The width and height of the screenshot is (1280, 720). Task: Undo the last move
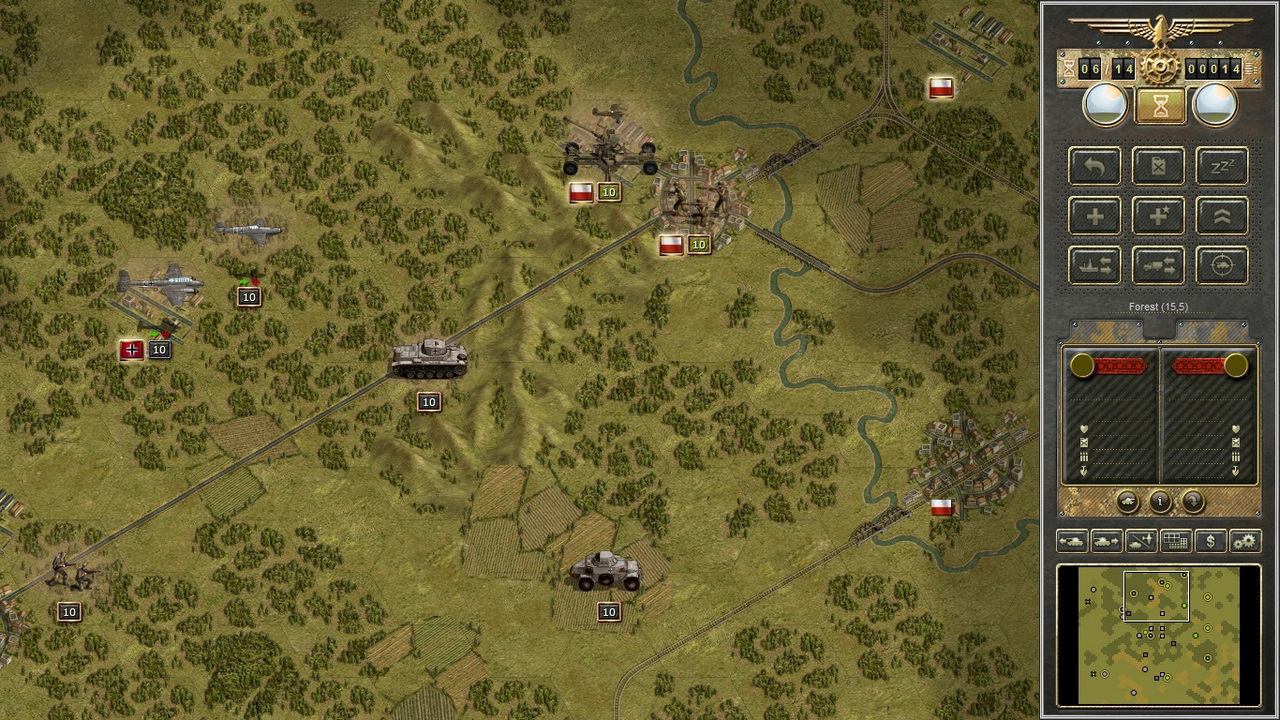[1095, 166]
